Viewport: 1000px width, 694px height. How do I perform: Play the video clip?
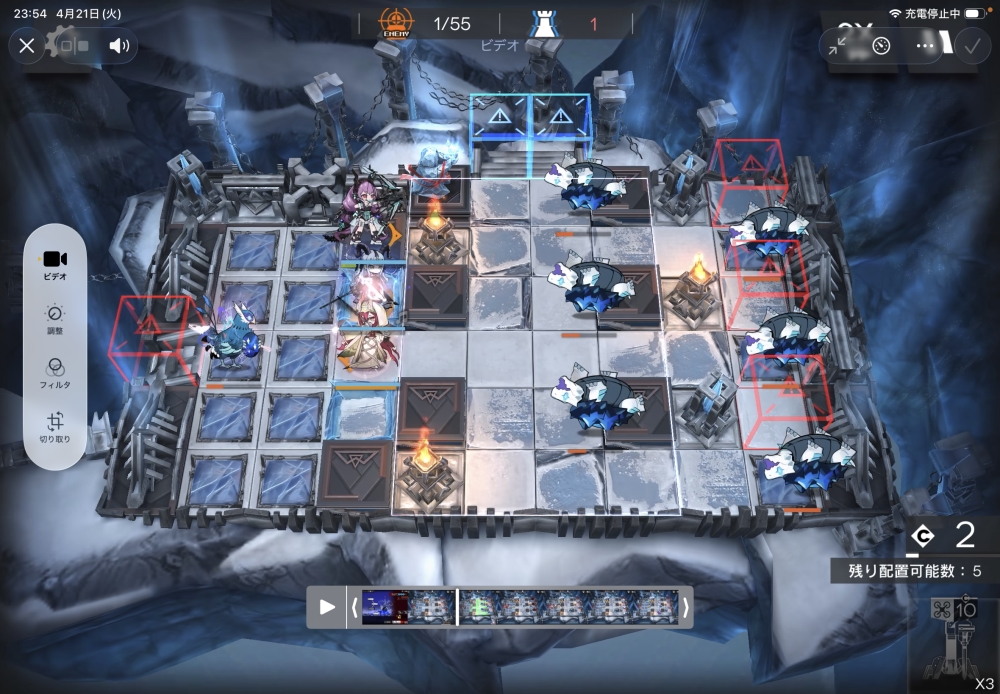click(x=327, y=607)
